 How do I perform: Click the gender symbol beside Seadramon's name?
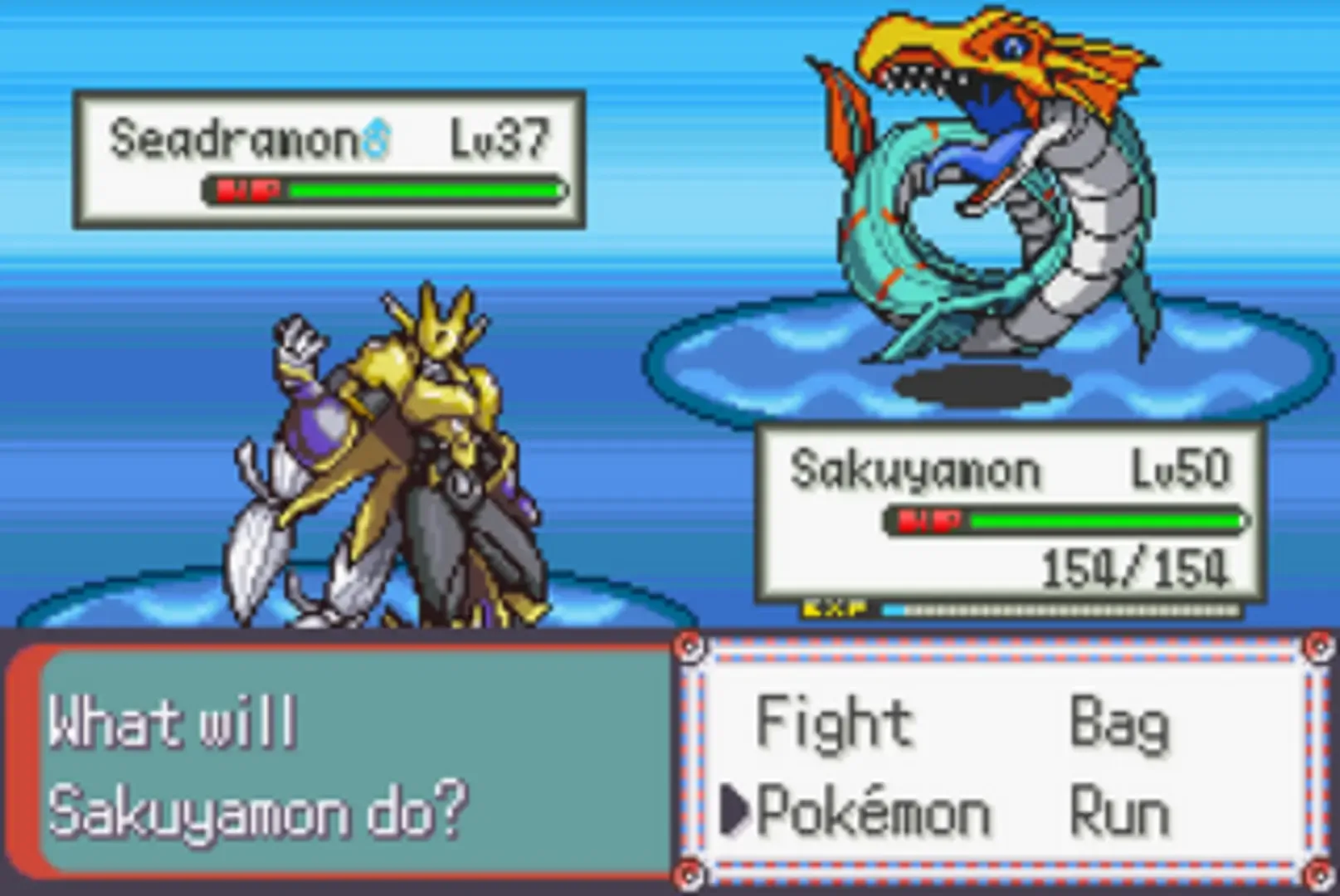375,136
